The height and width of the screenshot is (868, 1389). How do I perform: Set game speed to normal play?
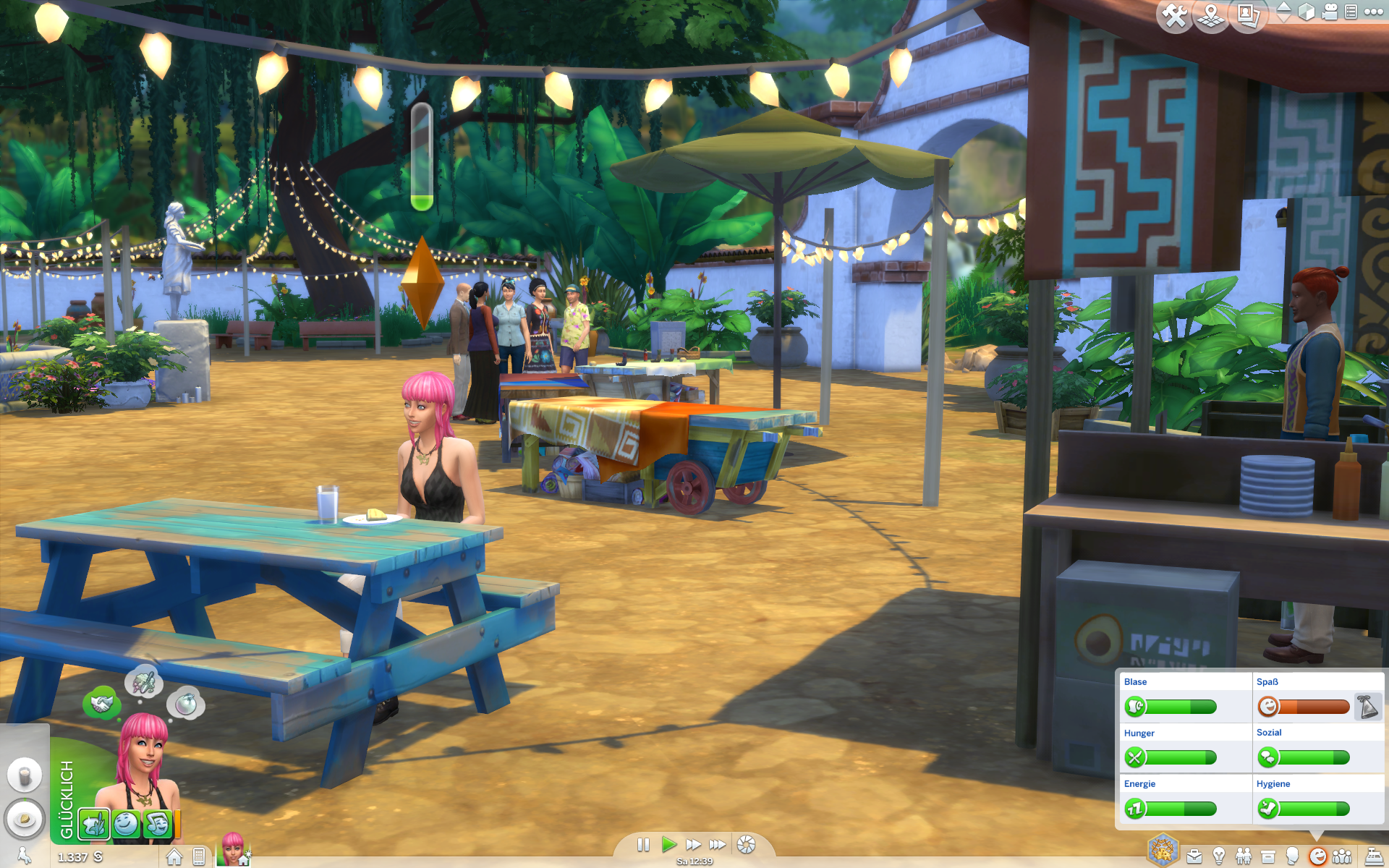click(x=668, y=845)
